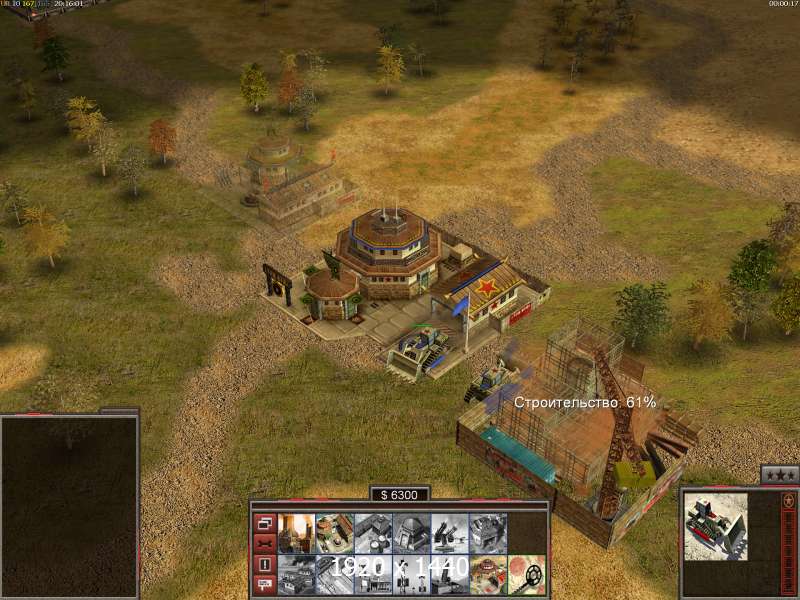Screen dimensions: 800x600
Task: Activate the wrench repair side button
Action: (265, 543)
